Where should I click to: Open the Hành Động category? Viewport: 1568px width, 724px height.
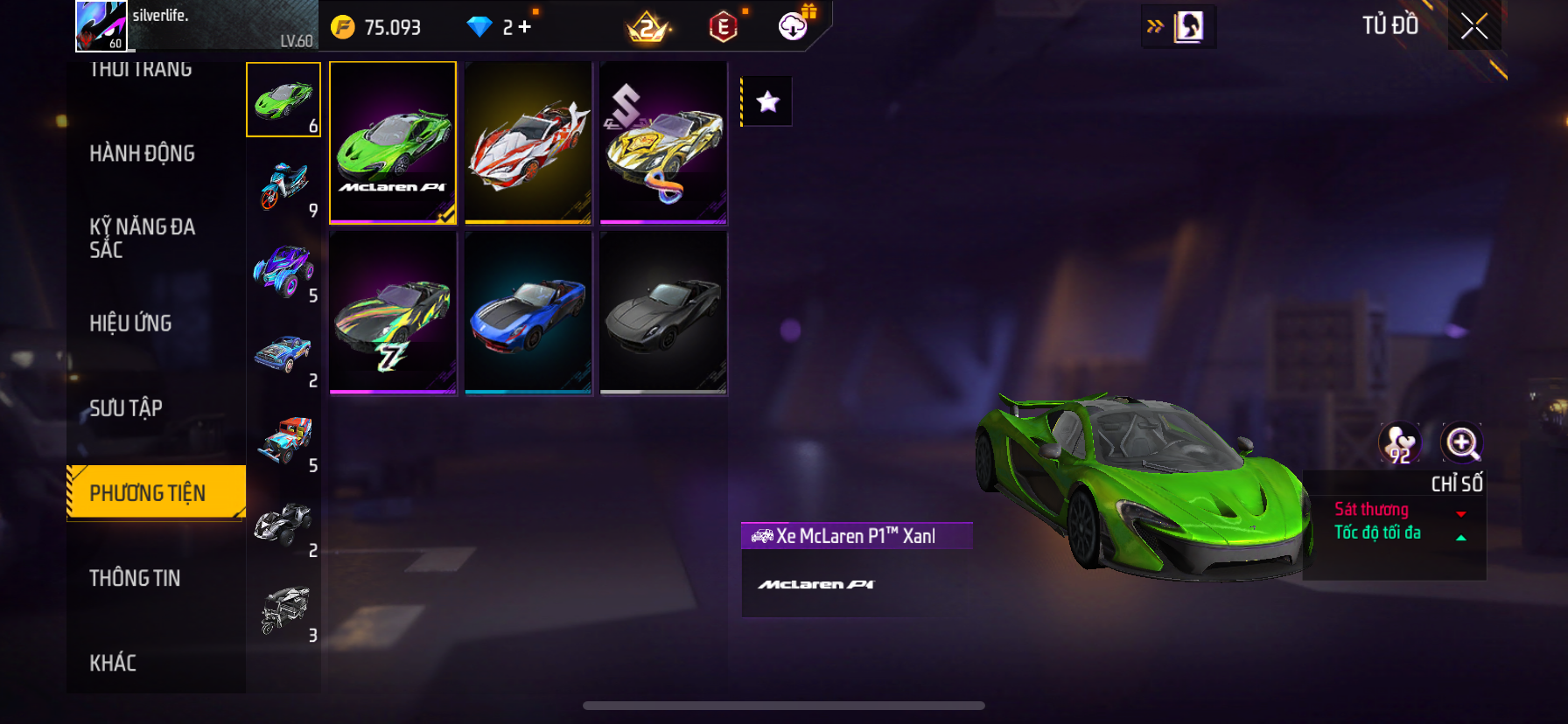click(142, 154)
